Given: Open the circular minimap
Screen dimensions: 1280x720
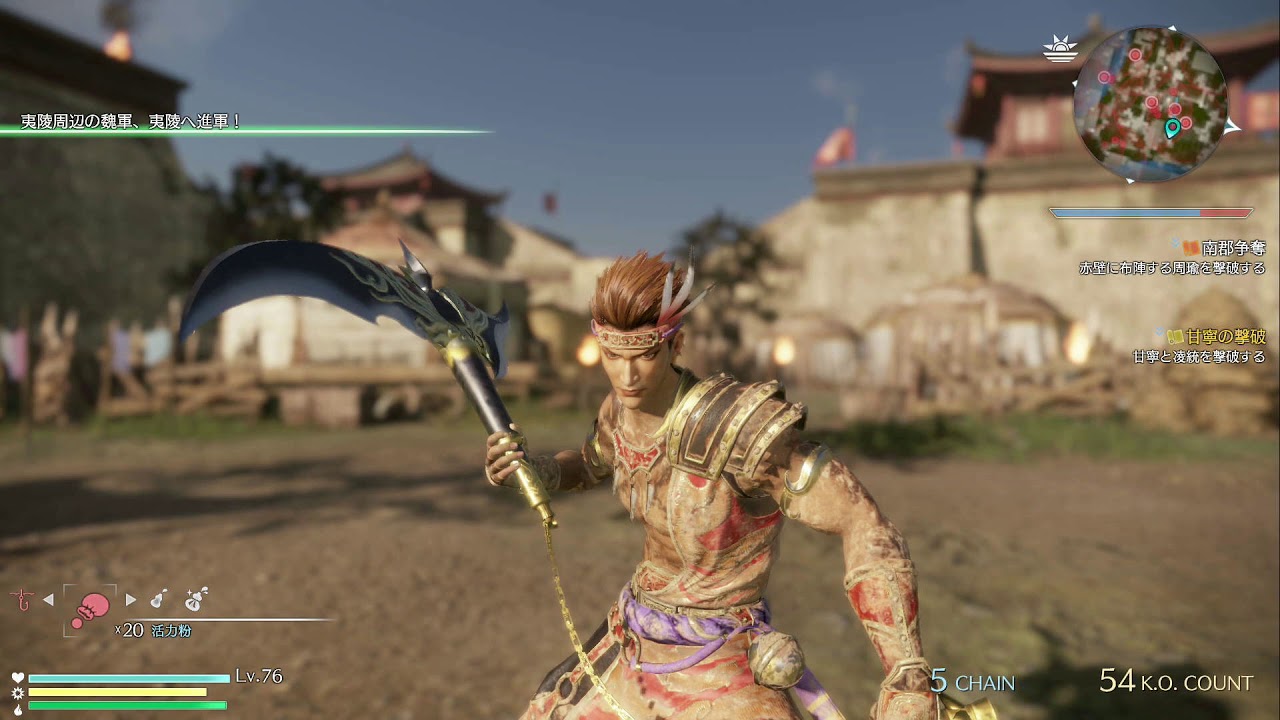Looking at the screenshot, I should 1150,104.
